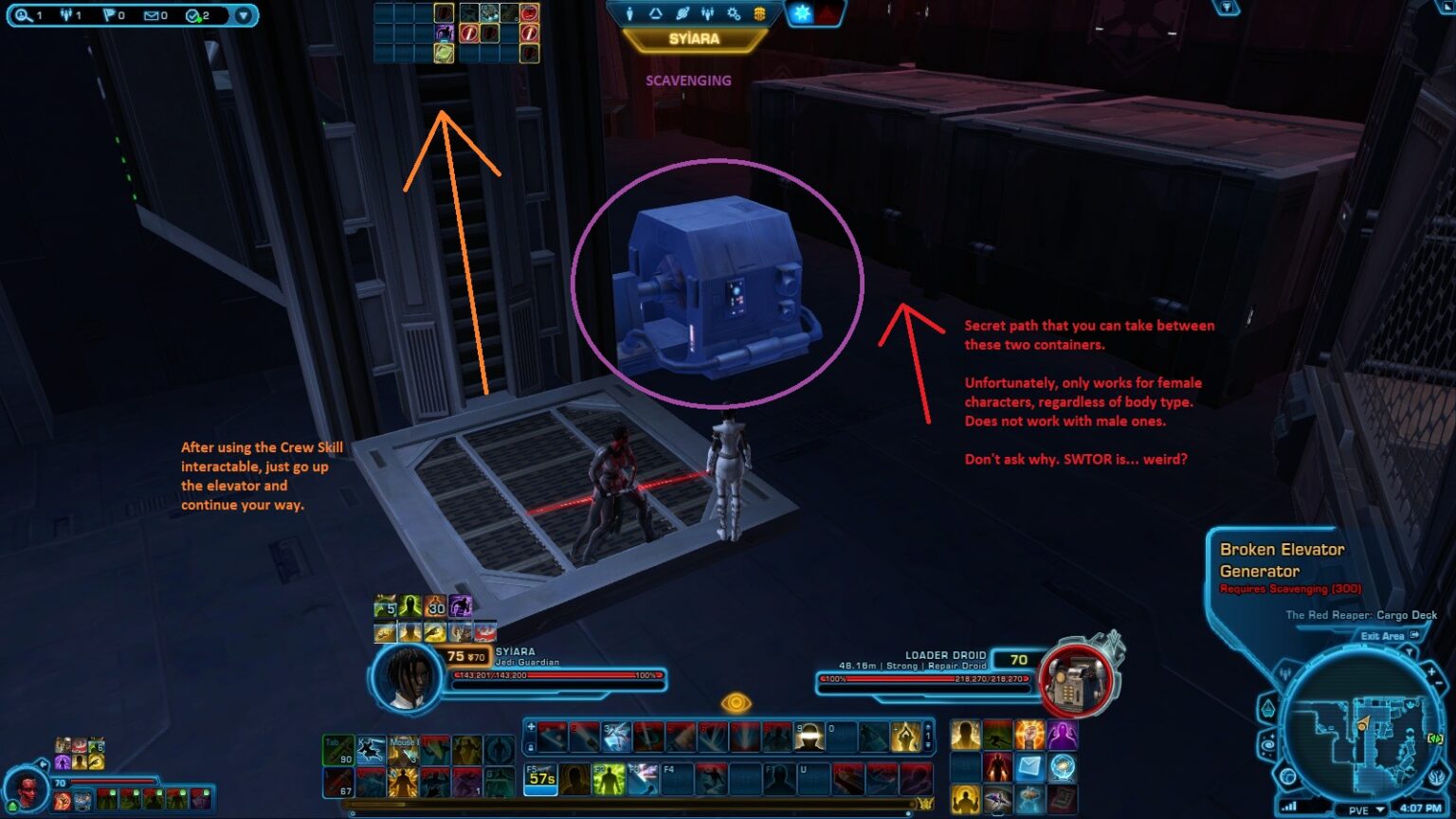1456x819 pixels.
Task: Toggle the blue rested XP star indicator
Action: coord(801,13)
